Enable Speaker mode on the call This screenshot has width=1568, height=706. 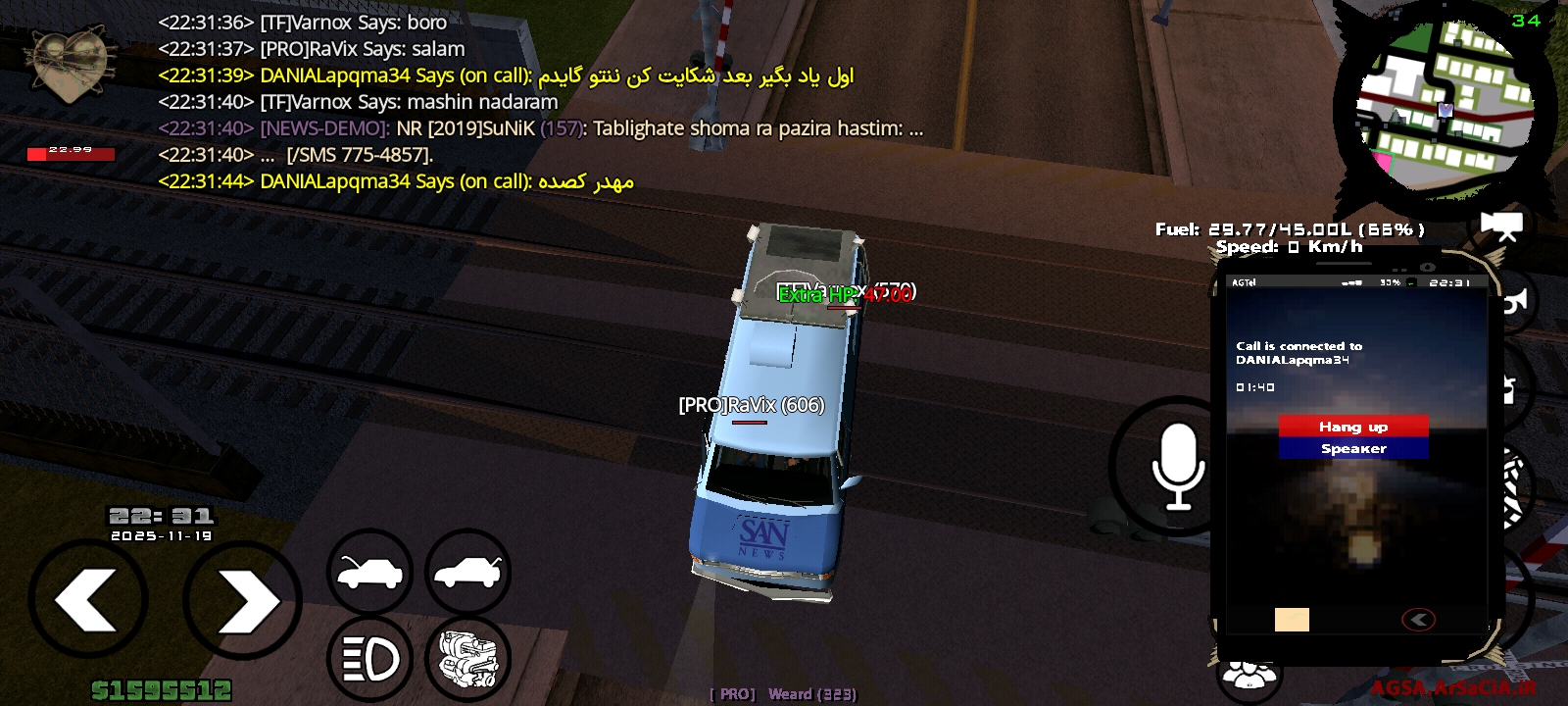tap(1352, 448)
